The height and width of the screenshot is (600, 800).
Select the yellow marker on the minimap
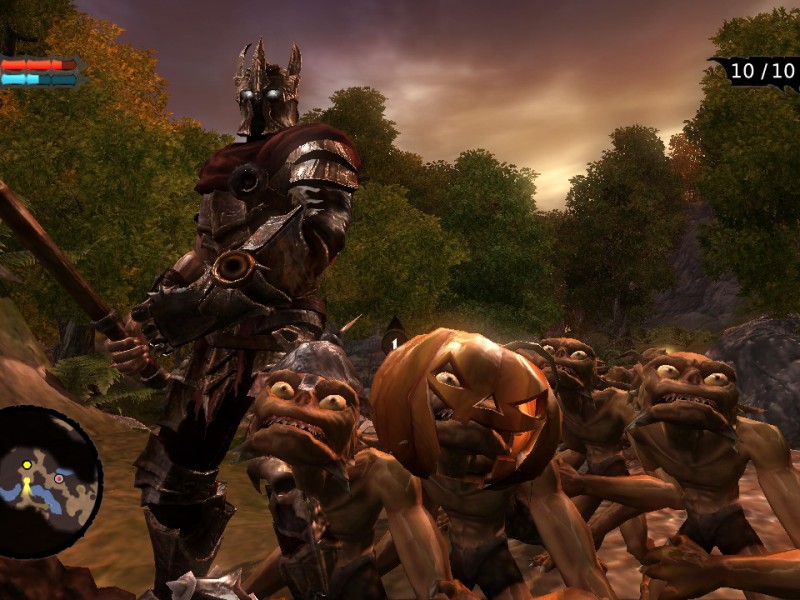(x=27, y=465)
